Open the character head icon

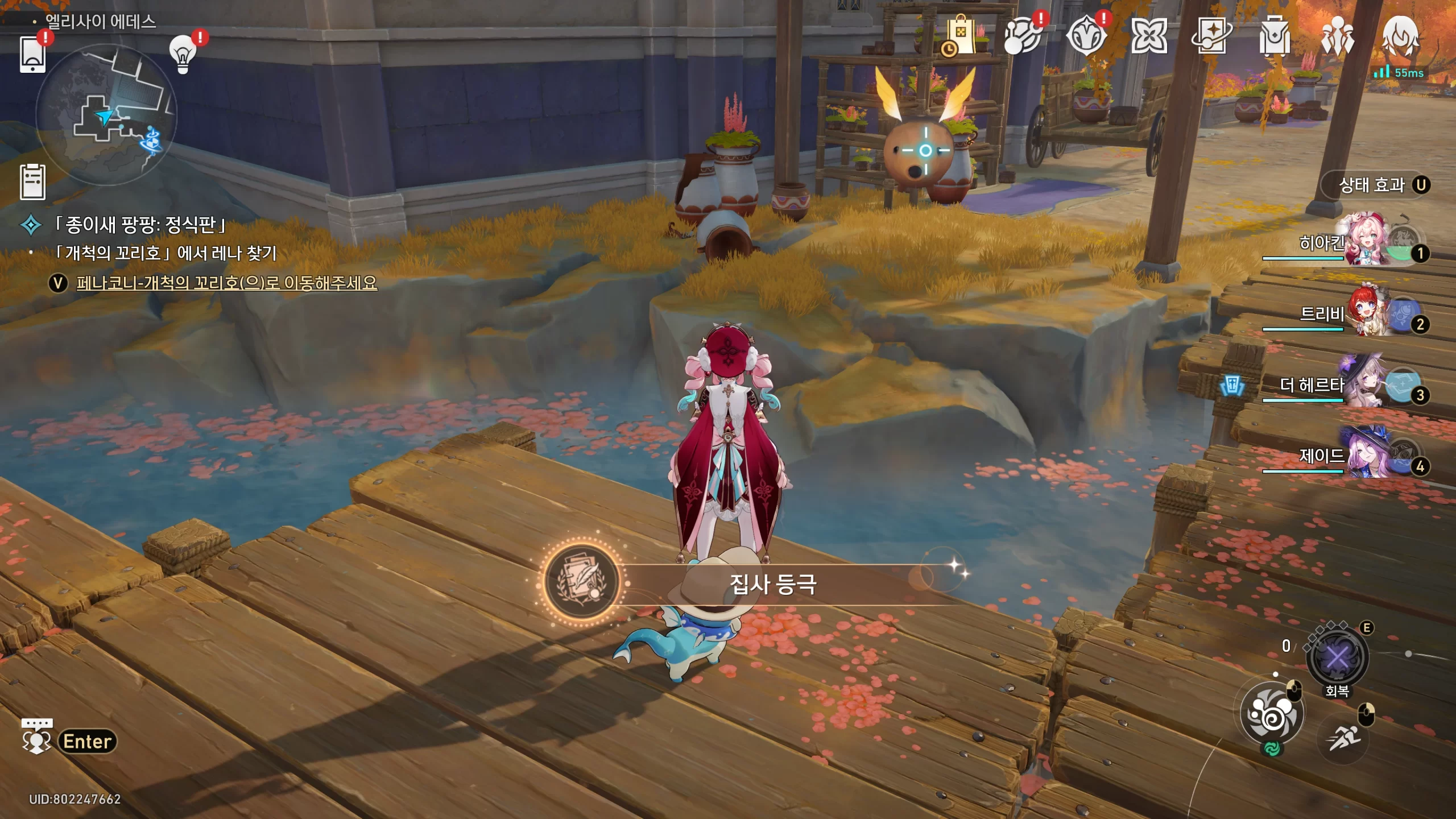tap(1400, 35)
